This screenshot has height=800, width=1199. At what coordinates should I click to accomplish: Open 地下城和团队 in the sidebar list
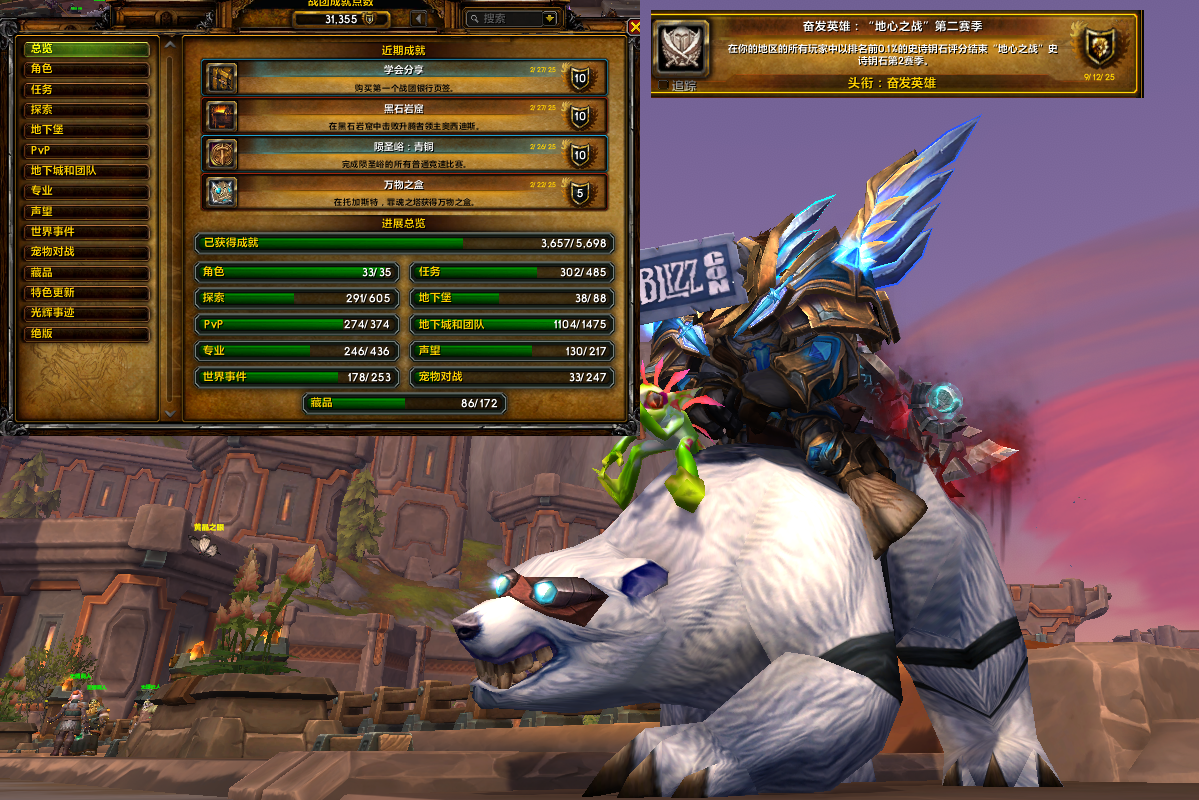[86, 171]
